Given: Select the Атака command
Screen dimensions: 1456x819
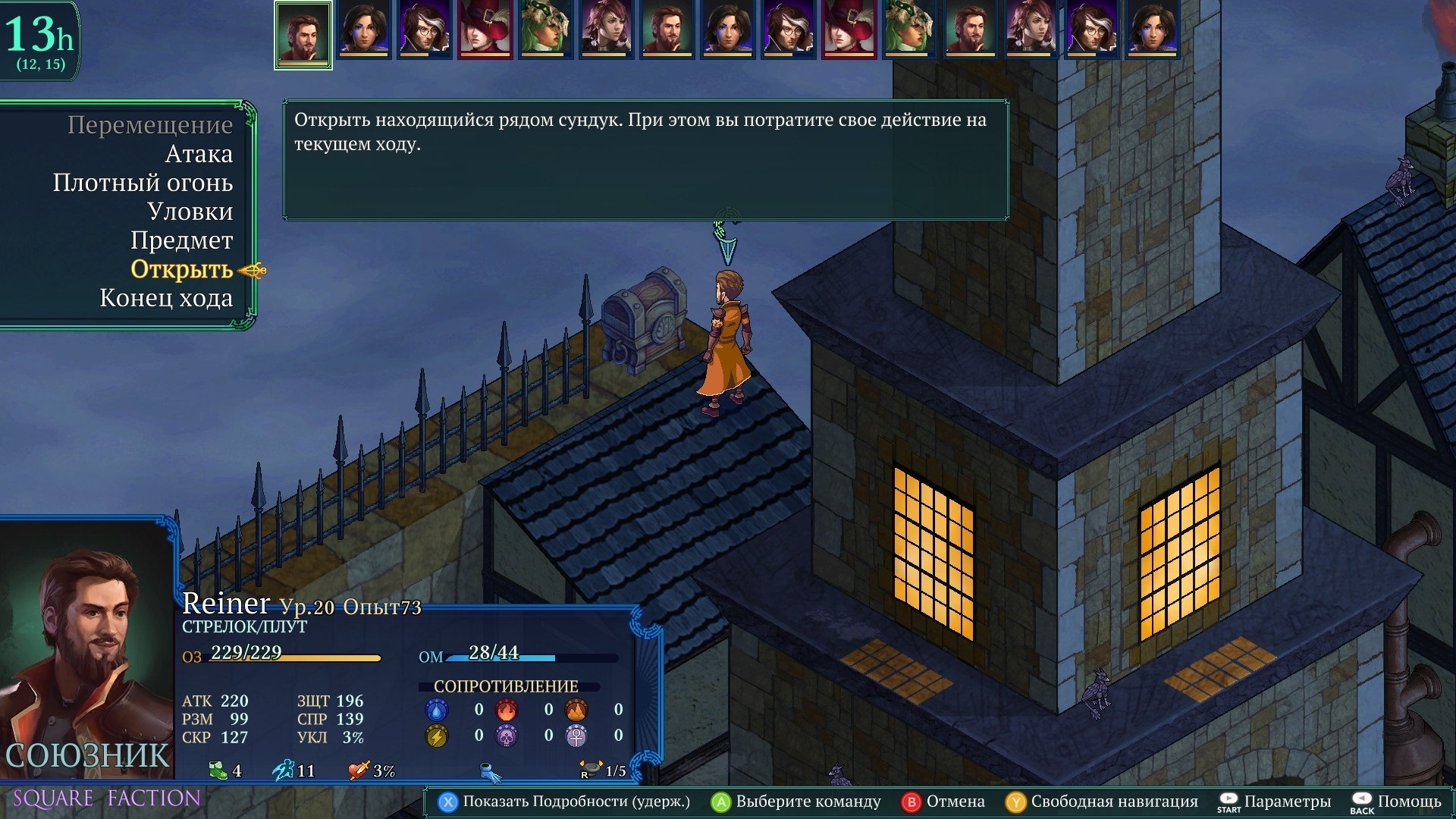Looking at the screenshot, I should pyautogui.click(x=199, y=154).
